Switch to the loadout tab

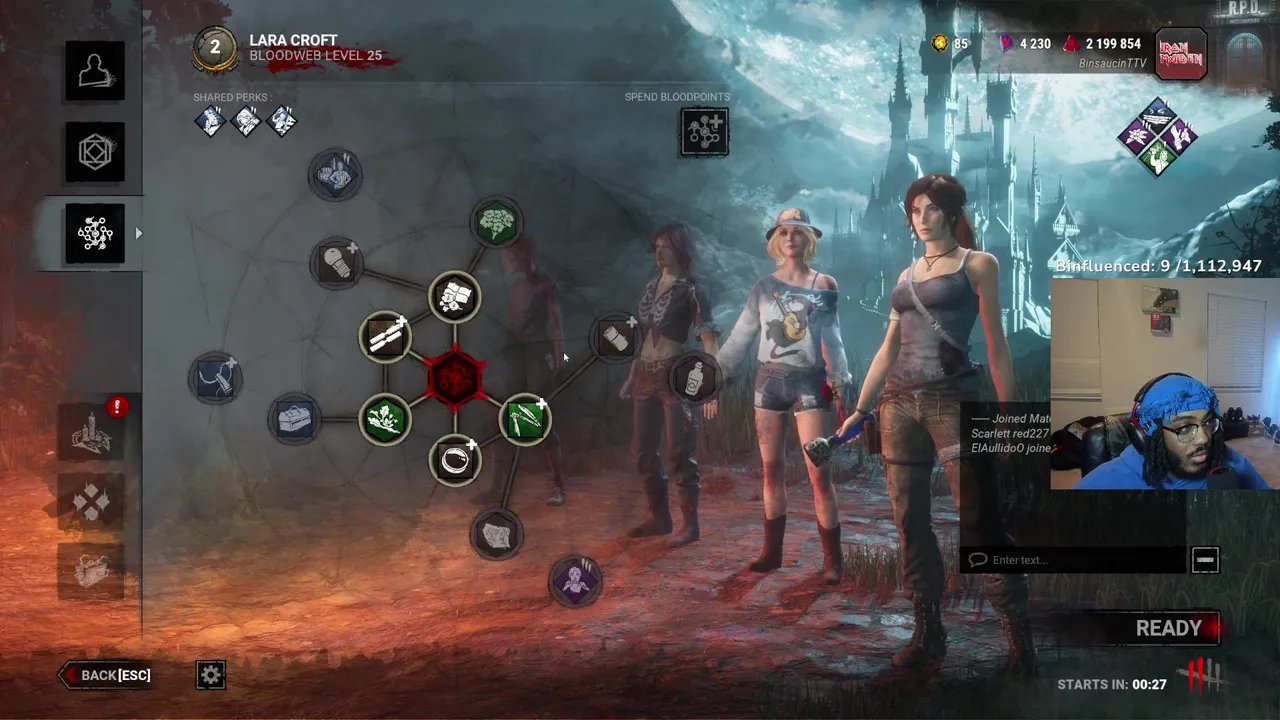(x=95, y=152)
